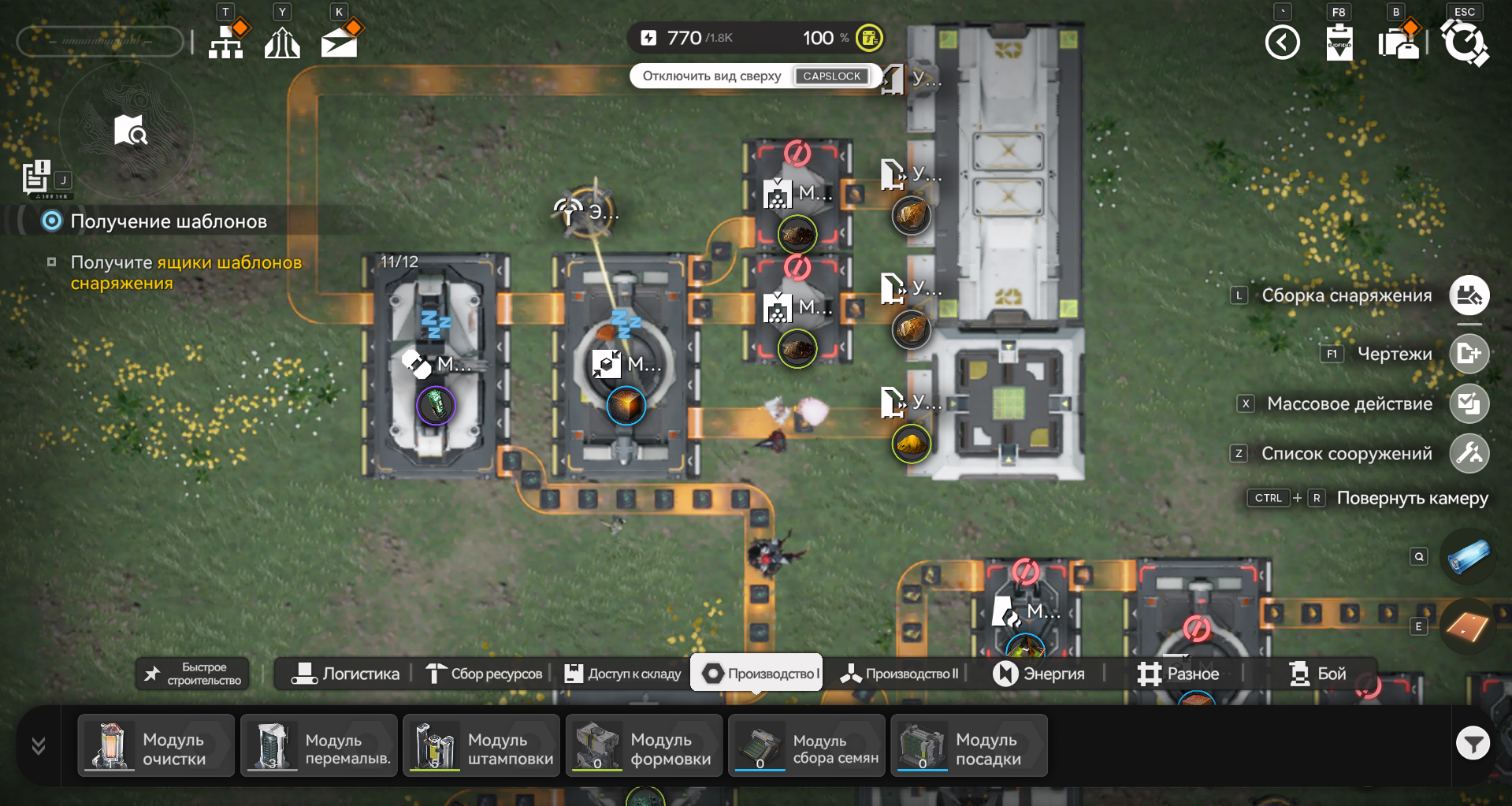Image resolution: width=1512 pixels, height=806 pixels.
Task: Choose the Модуль сбора семян slot
Action: coord(807,745)
